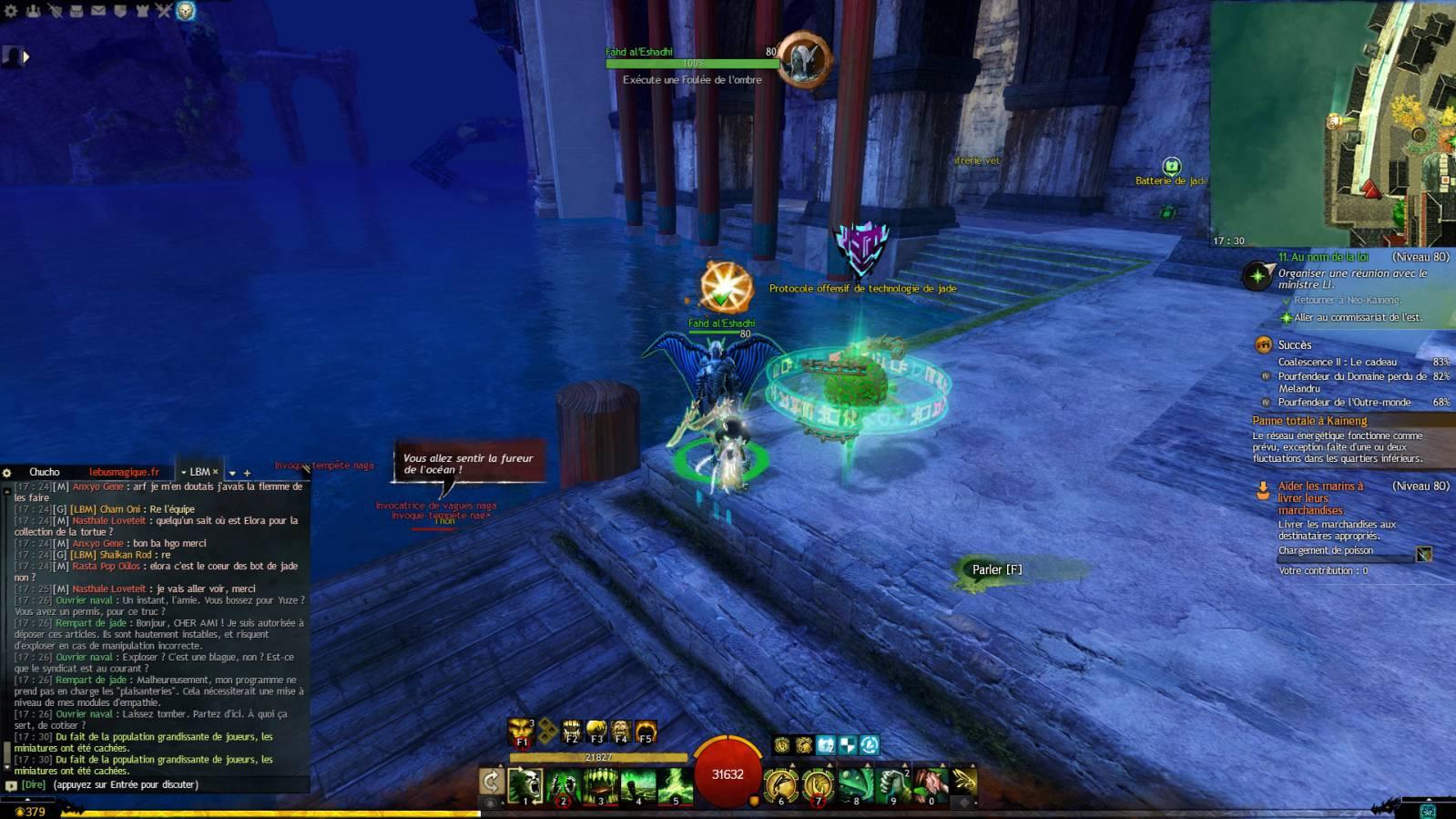
Task: Open the Black Lion Trading Post lion icon
Action: pyautogui.click(x=186, y=11)
